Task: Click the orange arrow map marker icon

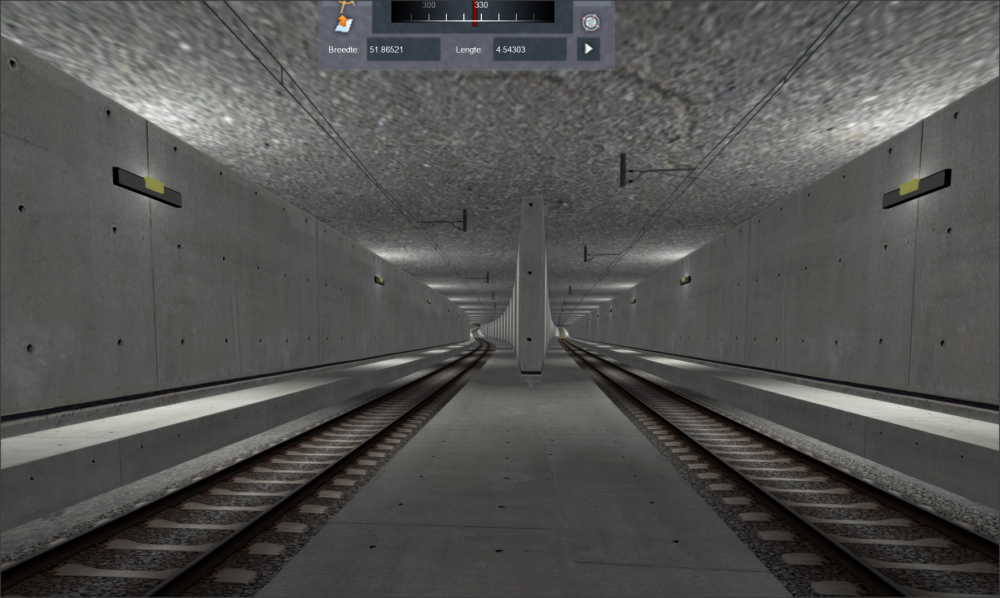Action: click(344, 21)
